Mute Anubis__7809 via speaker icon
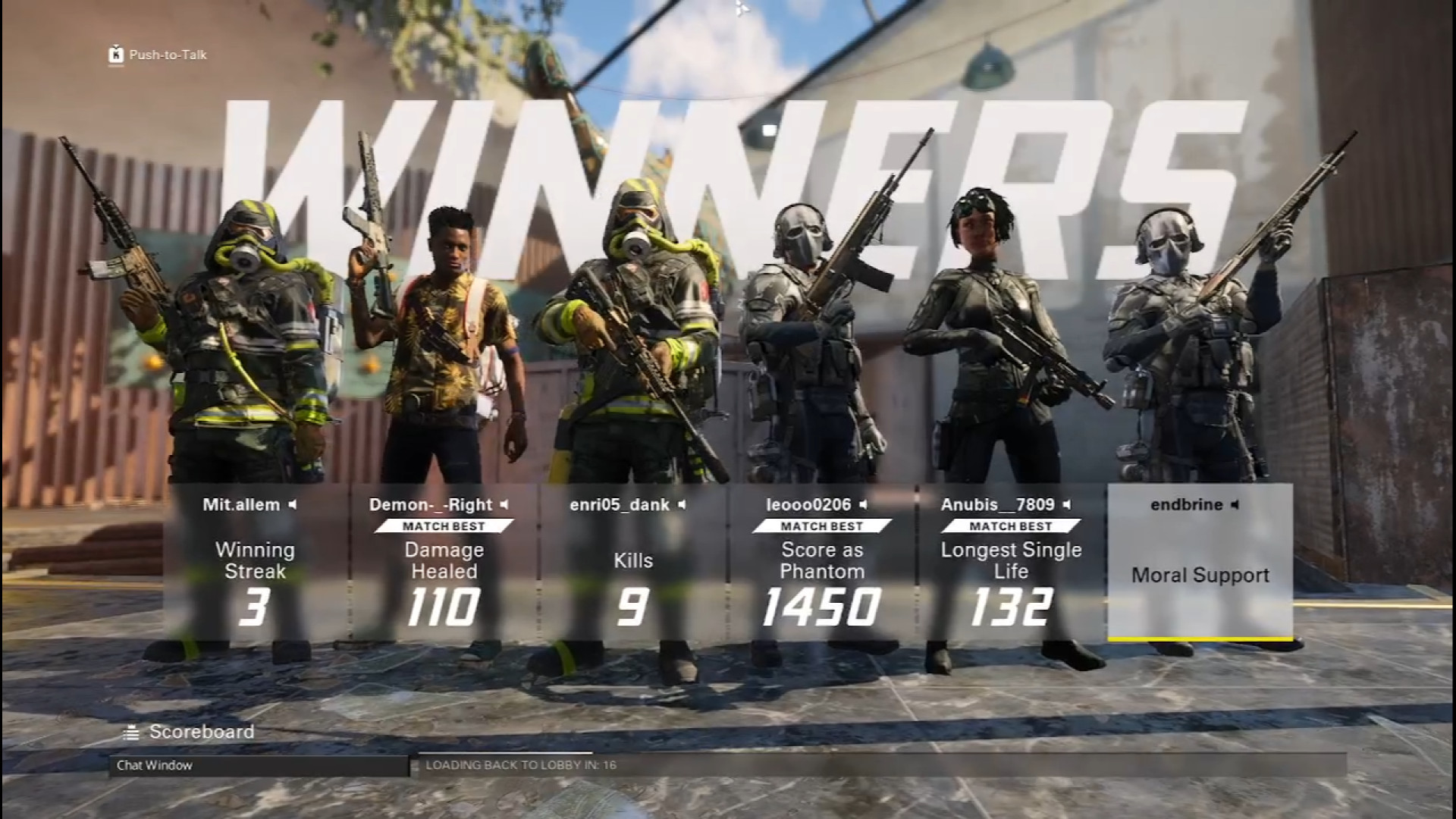 coord(1067,505)
